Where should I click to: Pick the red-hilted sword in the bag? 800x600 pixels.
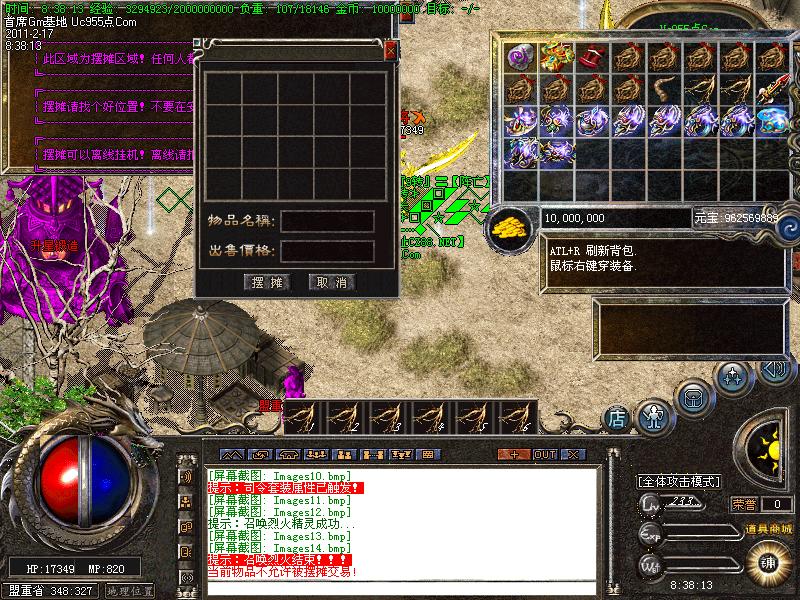click(770, 90)
